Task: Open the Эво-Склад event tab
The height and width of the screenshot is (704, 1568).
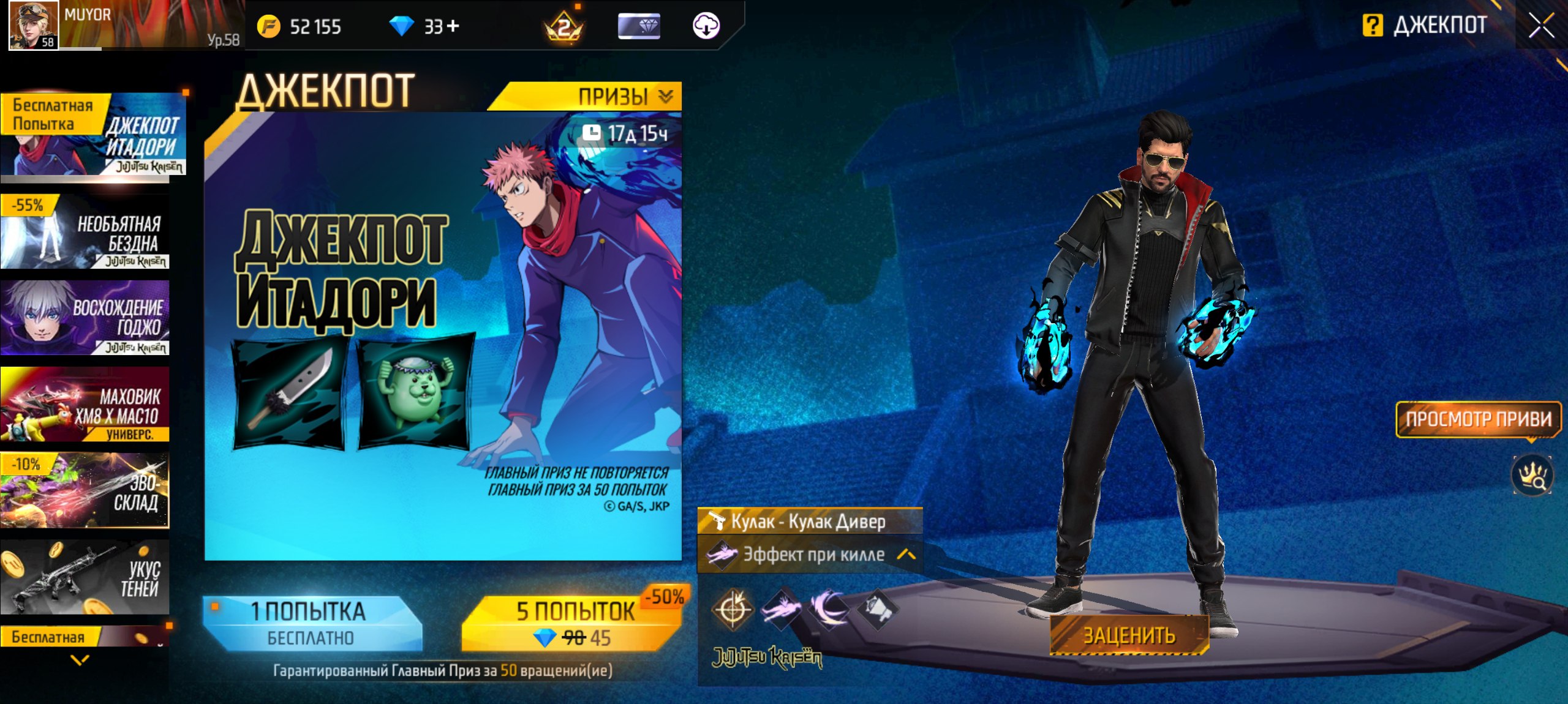Action: (86, 491)
